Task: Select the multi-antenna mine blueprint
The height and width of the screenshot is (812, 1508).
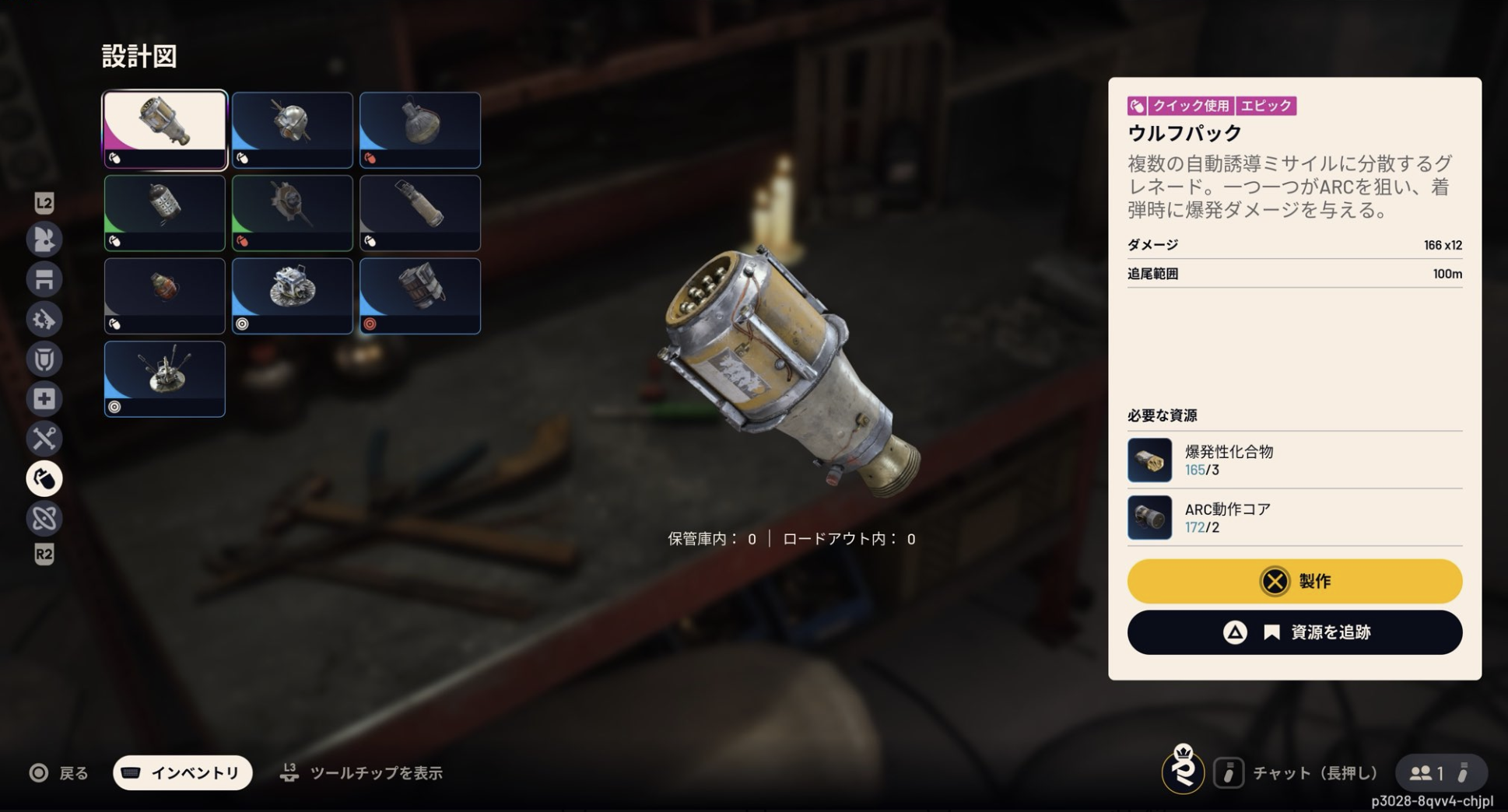Action: [165, 379]
